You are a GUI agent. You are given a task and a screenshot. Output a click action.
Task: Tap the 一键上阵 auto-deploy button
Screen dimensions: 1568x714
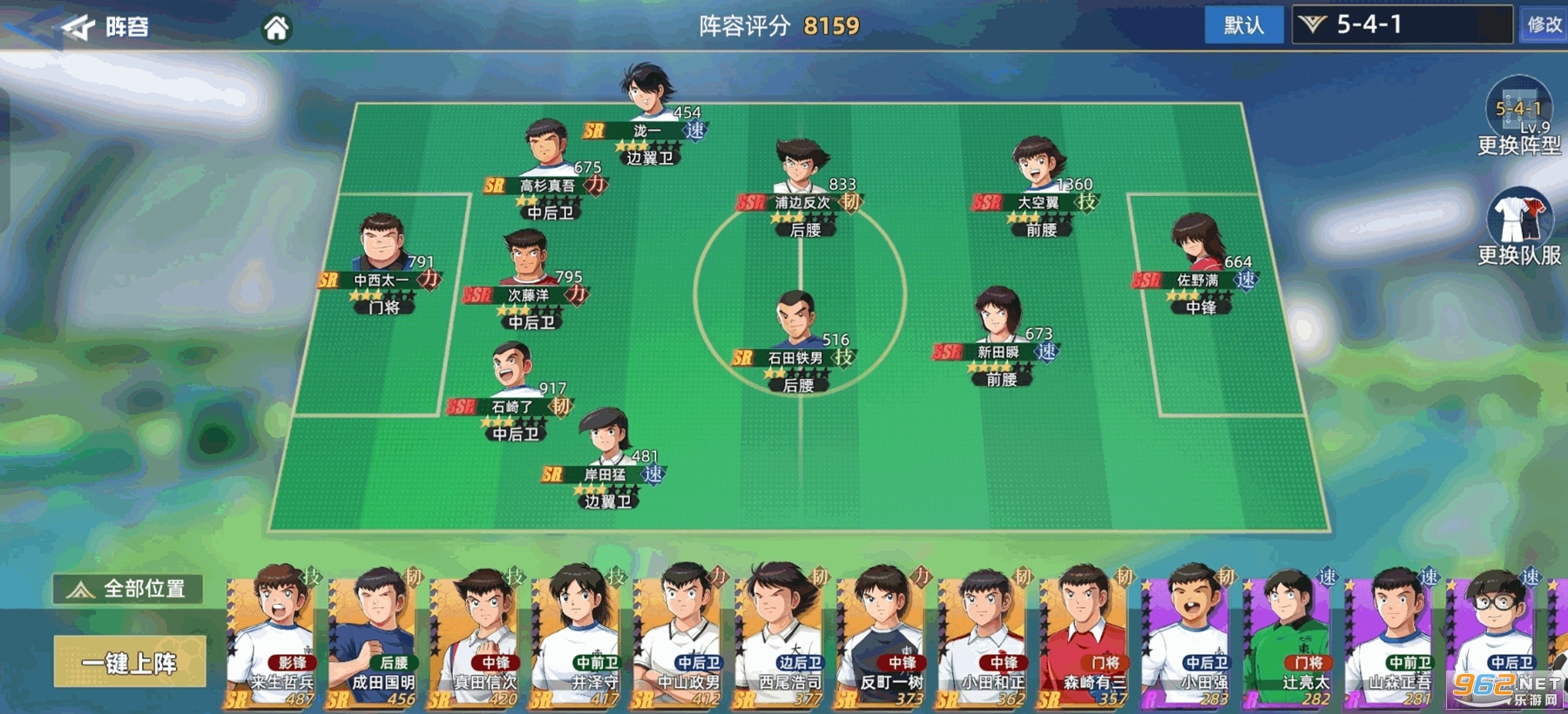(x=130, y=663)
